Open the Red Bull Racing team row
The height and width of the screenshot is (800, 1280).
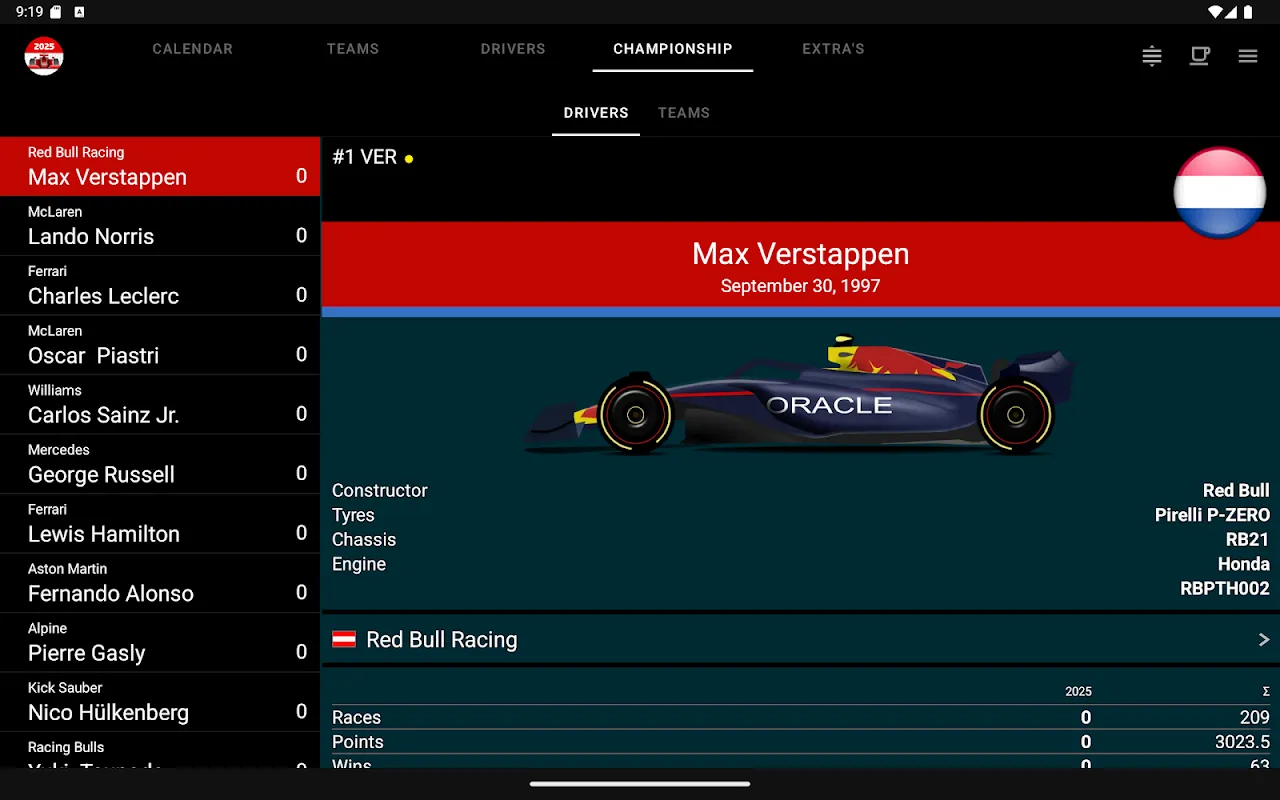click(x=800, y=640)
